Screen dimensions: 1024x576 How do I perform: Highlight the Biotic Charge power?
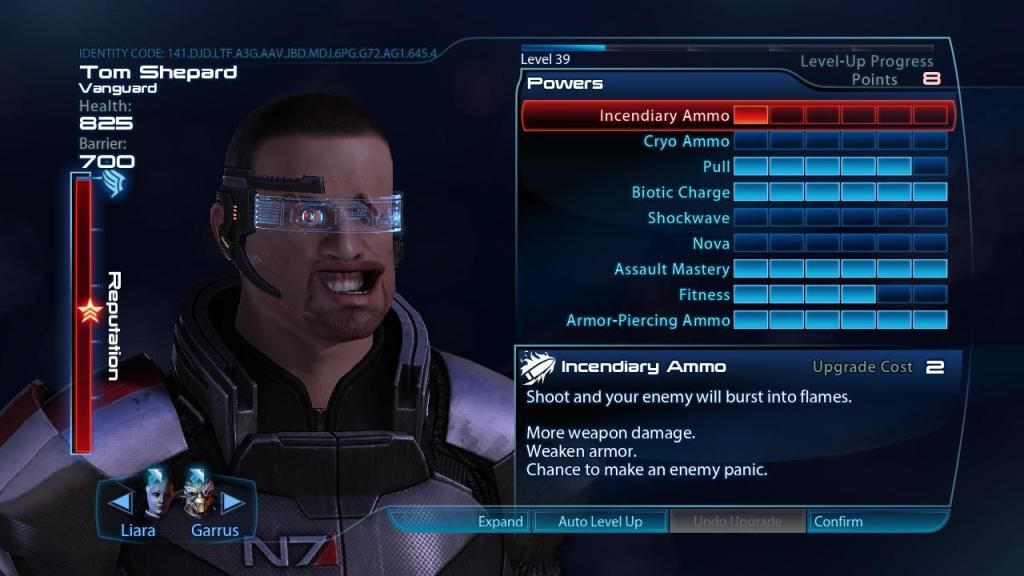pos(680,192)
